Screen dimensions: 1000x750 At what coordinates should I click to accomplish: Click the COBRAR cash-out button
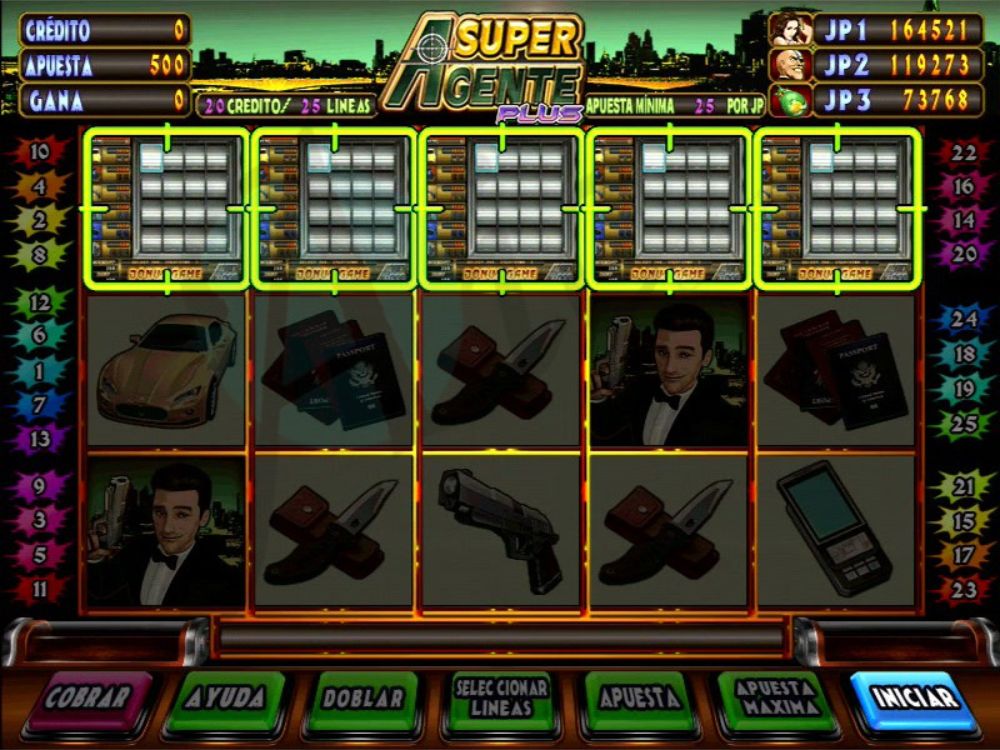tap(88, 699)
